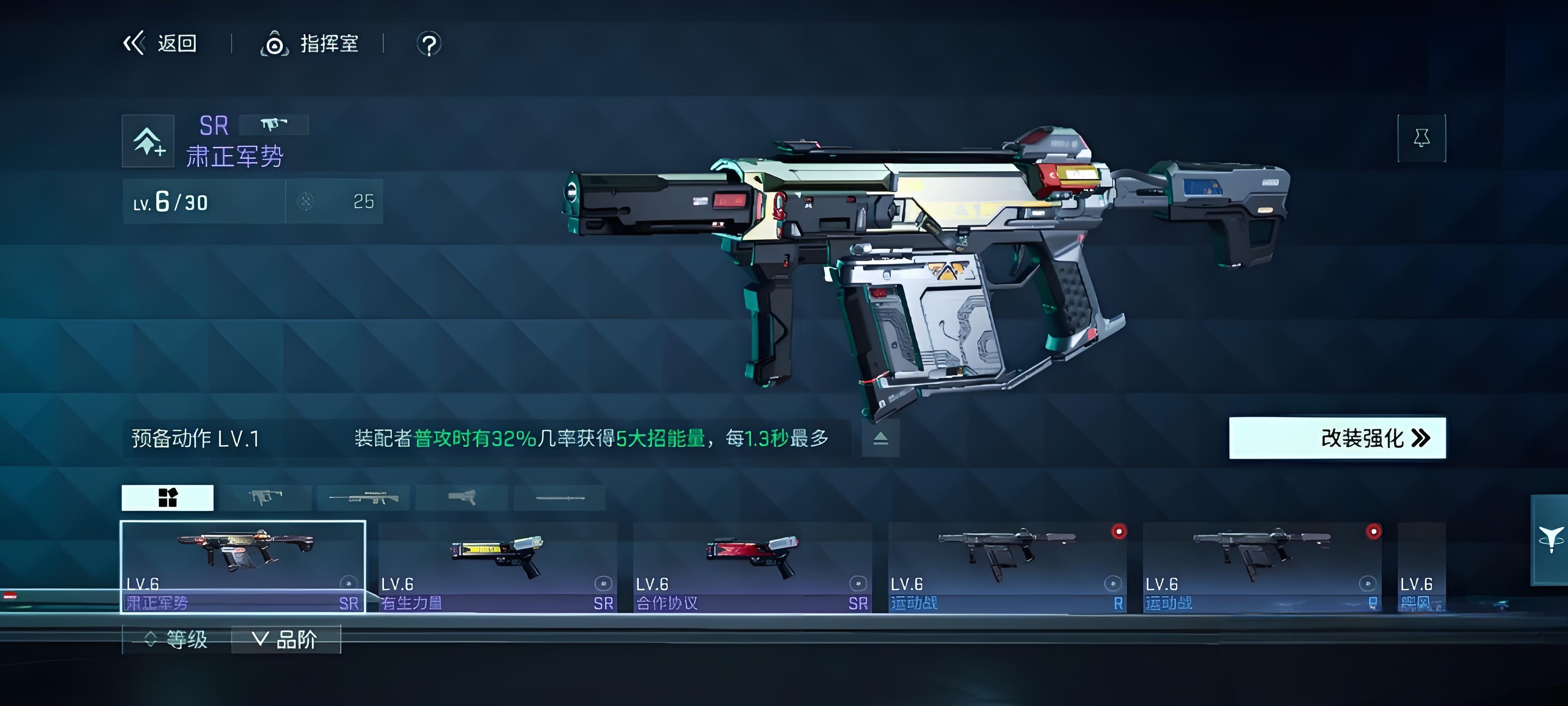Open the 指挥室 command room icon

coord(276,44)
